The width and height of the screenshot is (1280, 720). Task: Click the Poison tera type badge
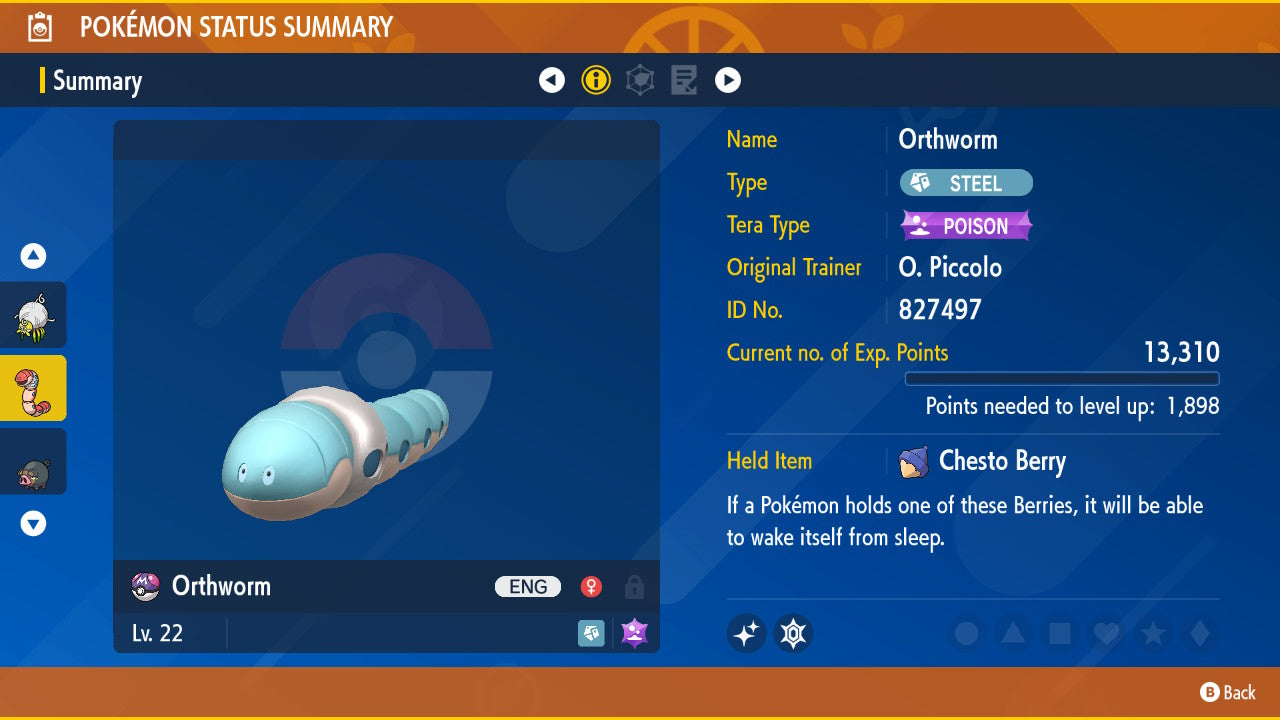966,226
